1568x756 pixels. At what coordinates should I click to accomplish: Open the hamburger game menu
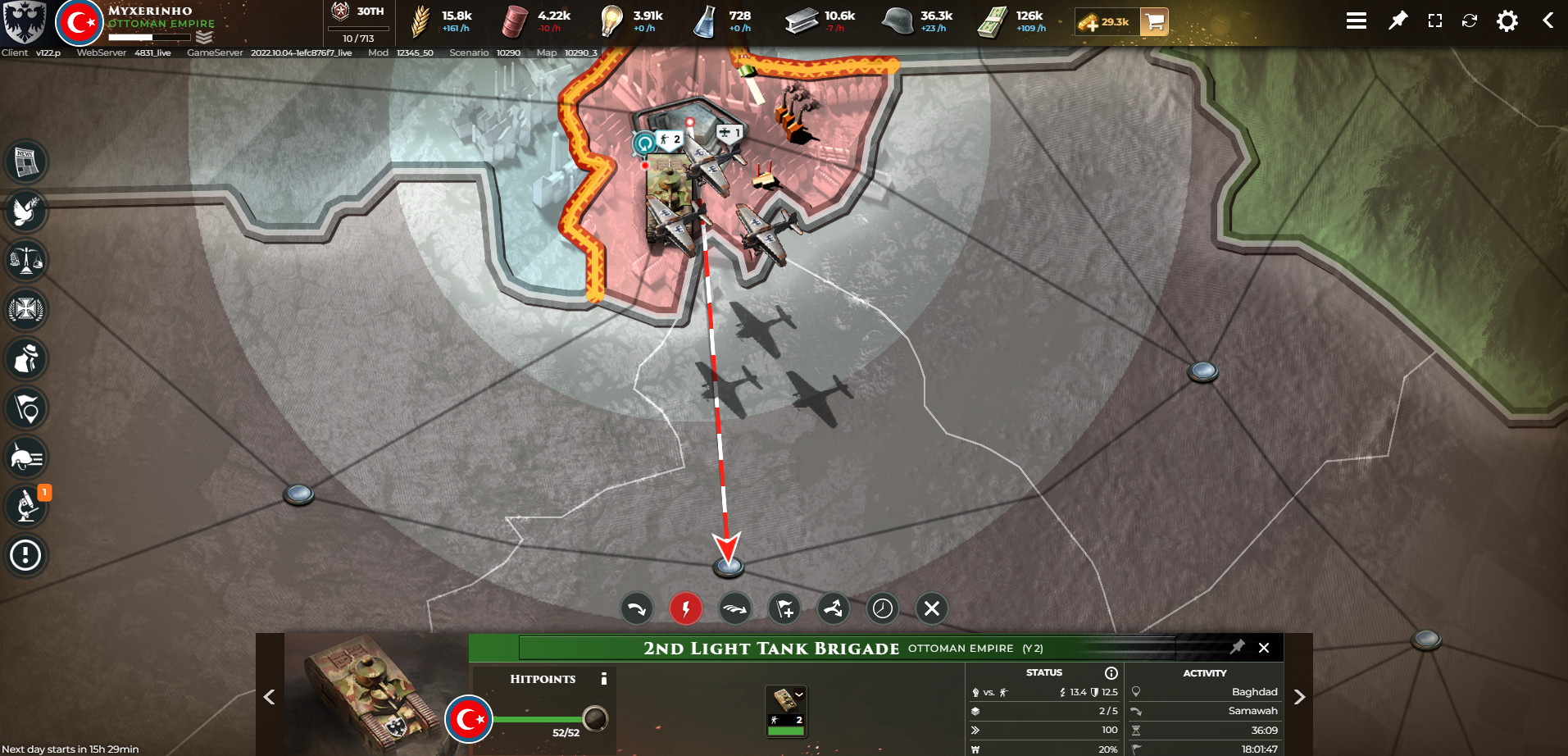click(1357, 20)
